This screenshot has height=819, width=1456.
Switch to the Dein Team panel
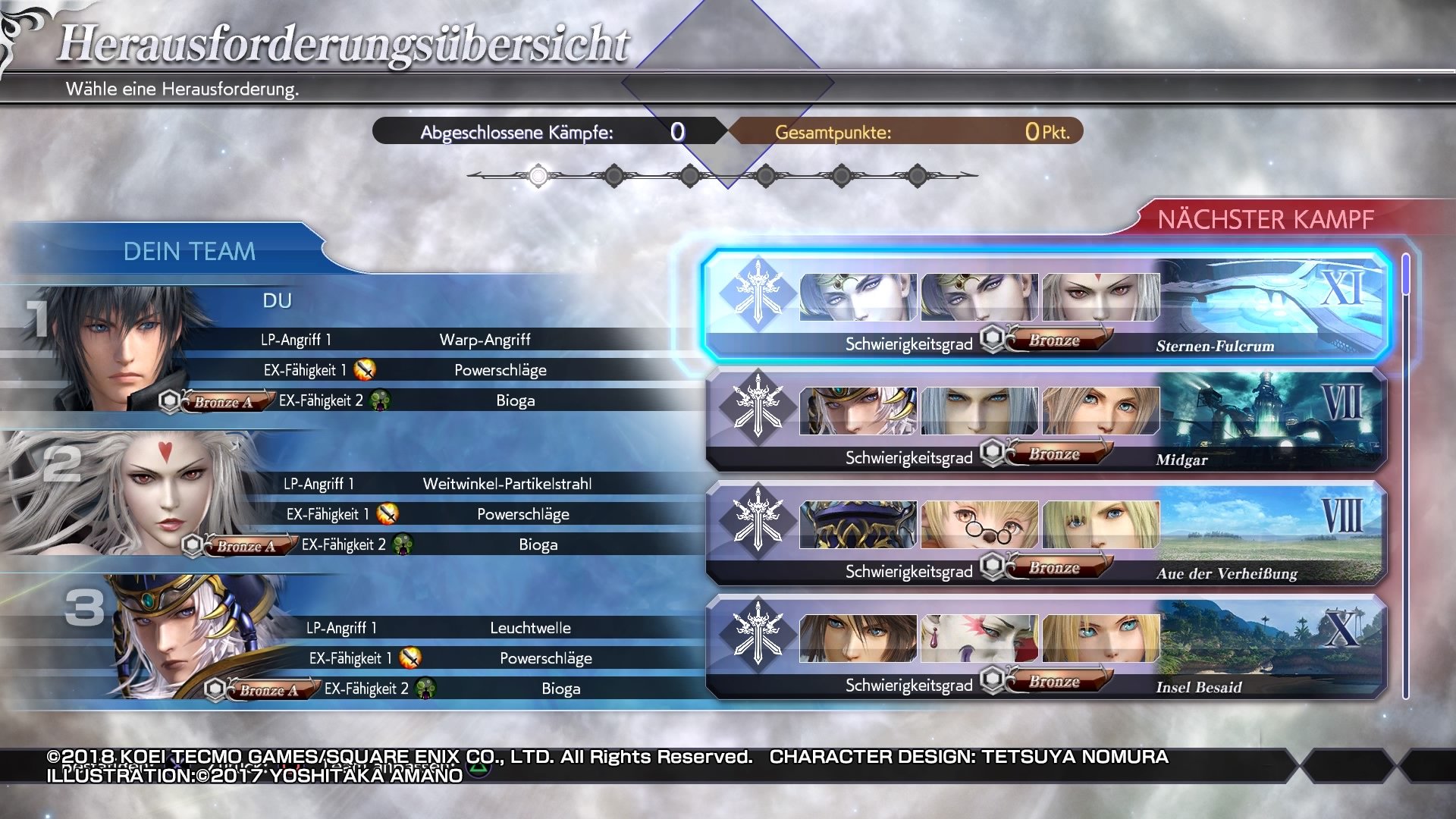click(190, 251)
